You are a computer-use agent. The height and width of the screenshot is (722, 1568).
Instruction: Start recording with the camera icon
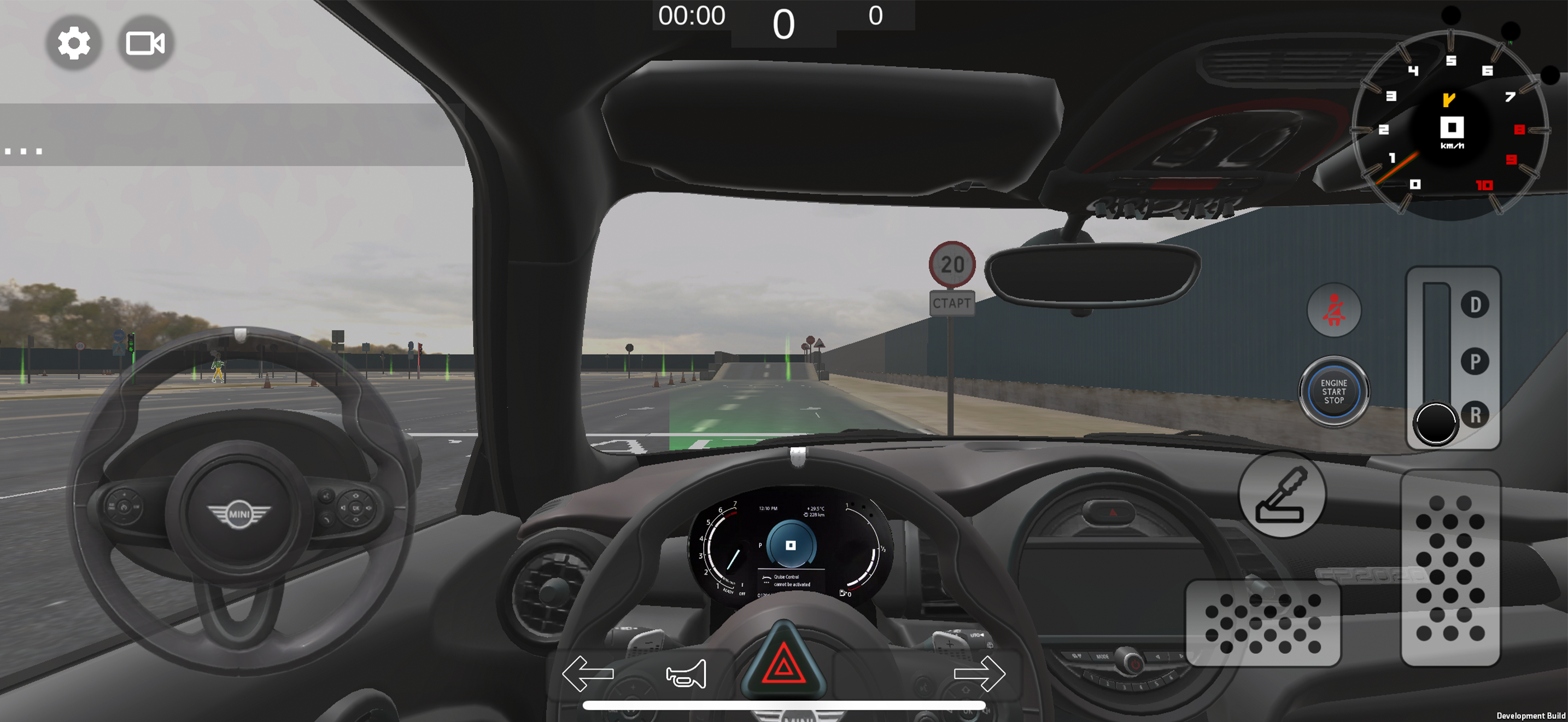click(x=144, y=43)
